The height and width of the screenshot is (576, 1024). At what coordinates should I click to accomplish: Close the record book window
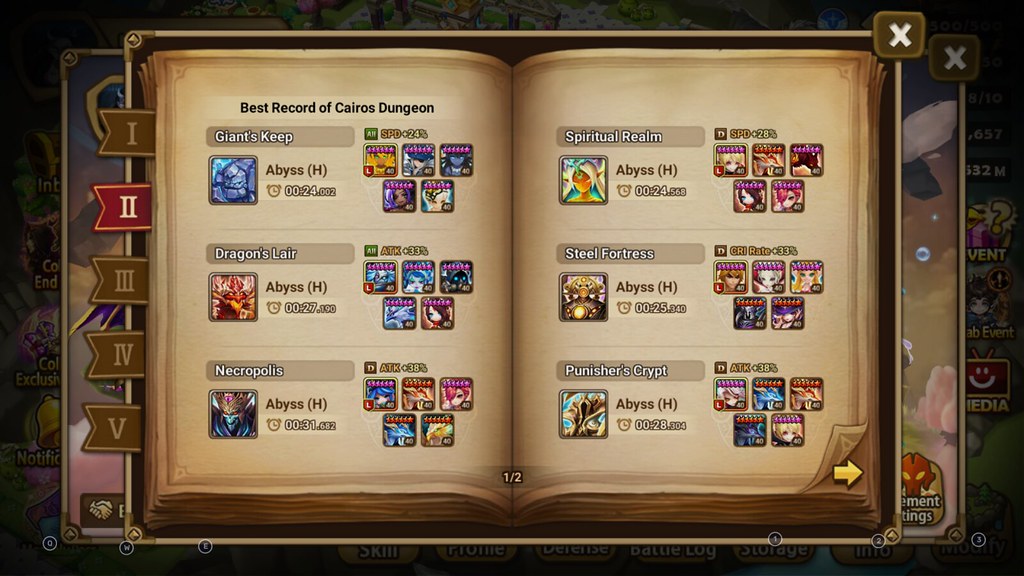coord(899,36)
